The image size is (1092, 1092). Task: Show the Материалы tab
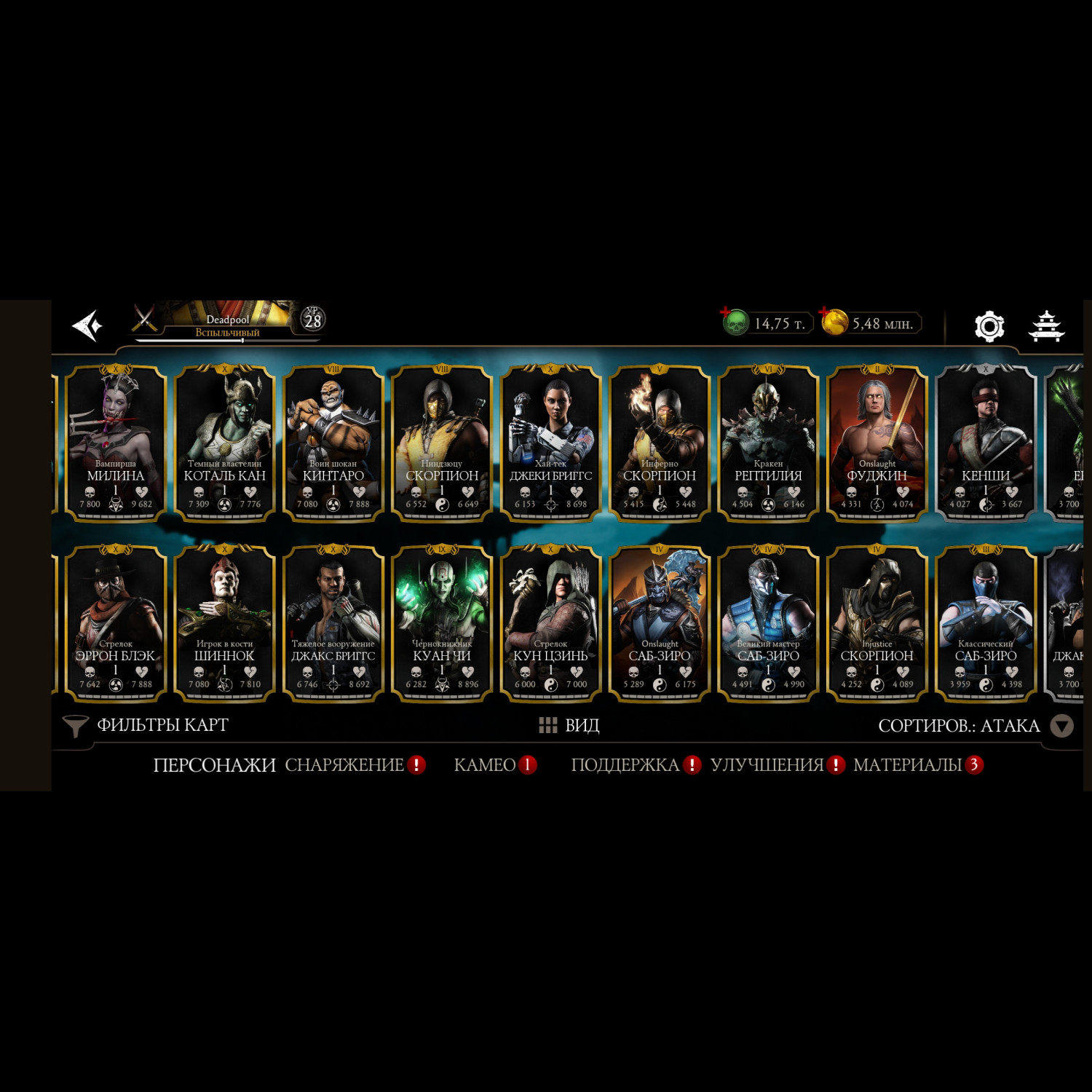(x=908, y=765)
